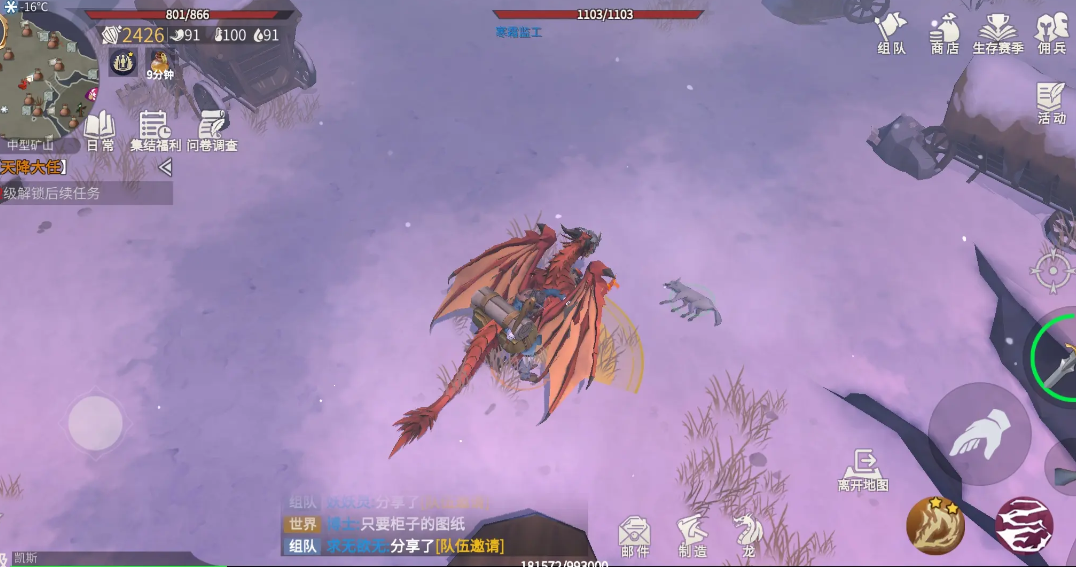Open the 问卷调查 survey

tap(212, 131)
